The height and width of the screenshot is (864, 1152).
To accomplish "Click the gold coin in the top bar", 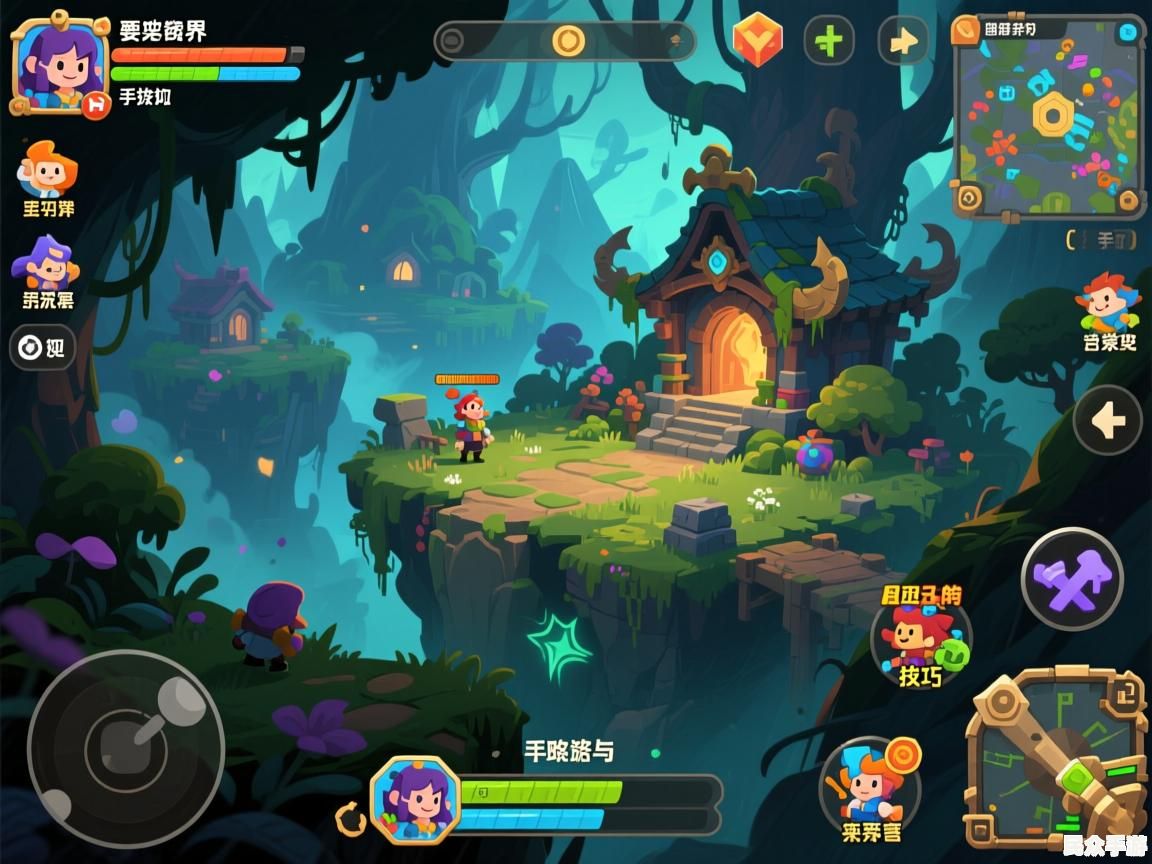I will [568, 41].
